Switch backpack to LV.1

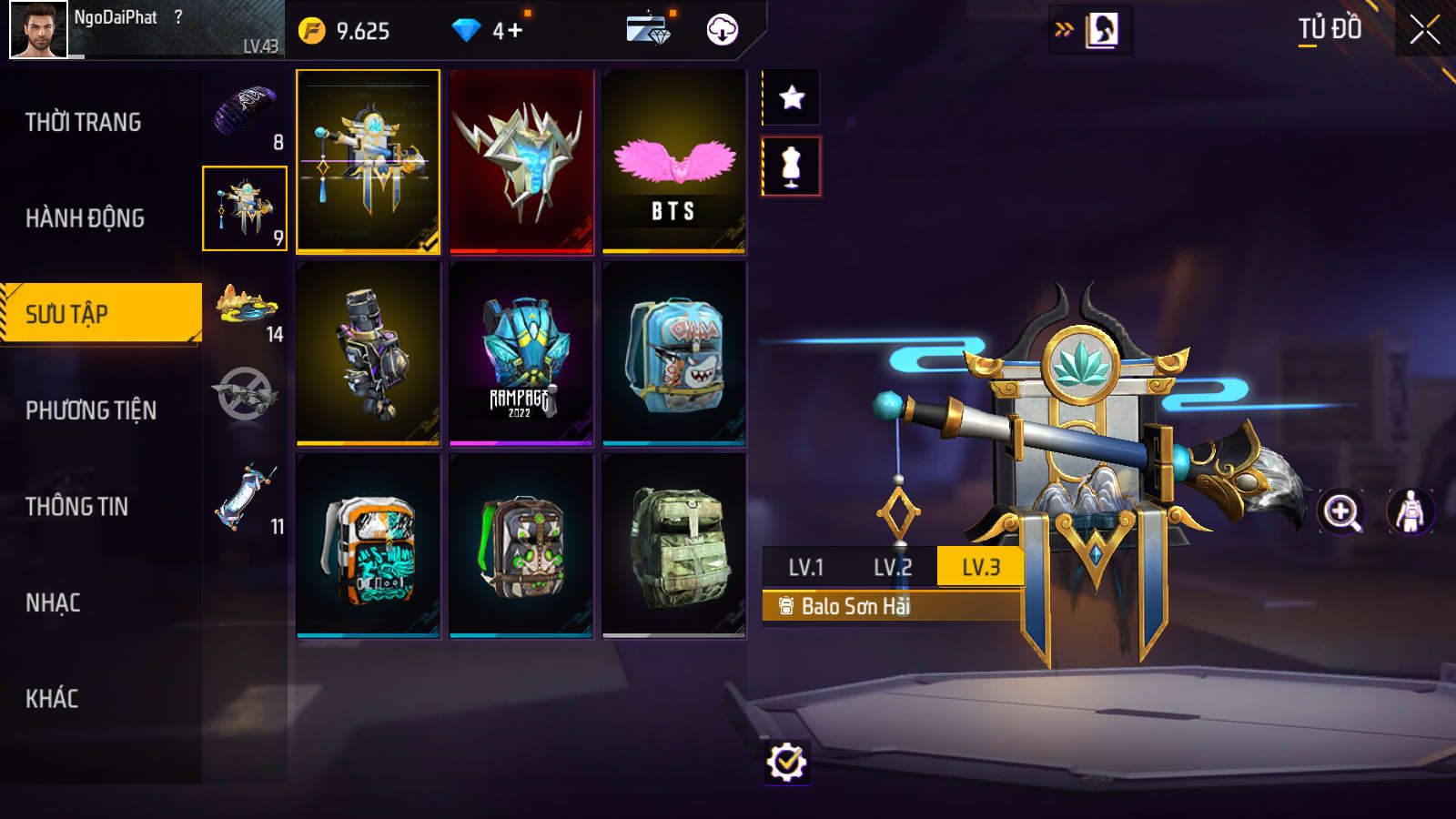tap(806, 568)
